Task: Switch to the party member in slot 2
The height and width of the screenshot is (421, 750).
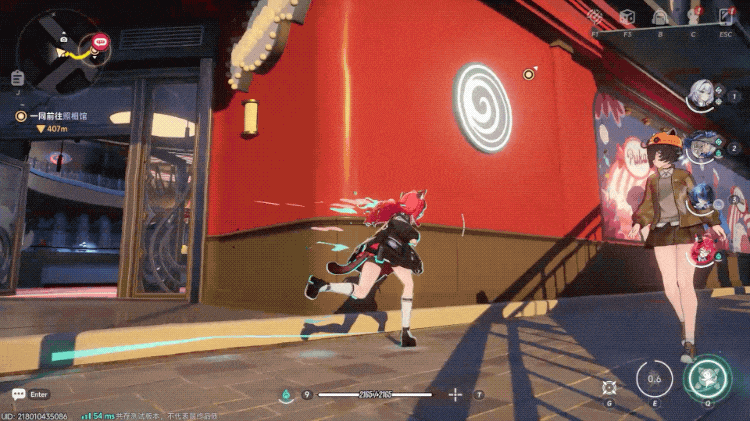Action: coord(704,146)
